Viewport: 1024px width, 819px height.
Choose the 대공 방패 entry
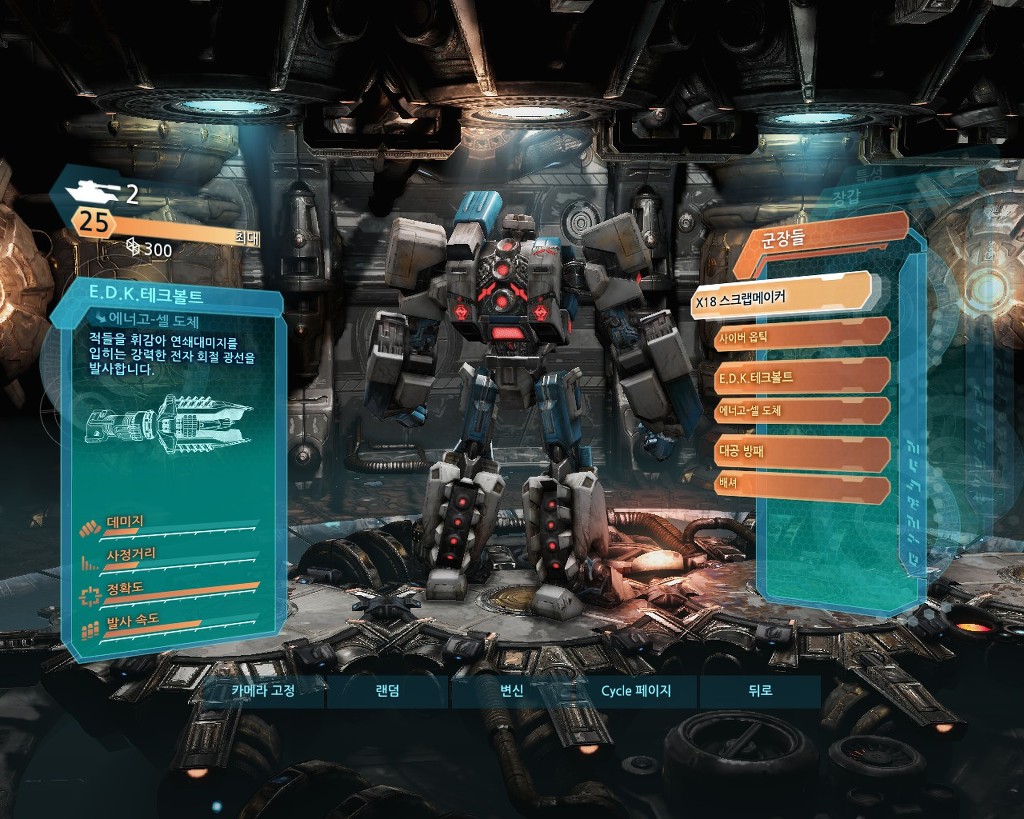pyautogui.click(x=800, y=451)
